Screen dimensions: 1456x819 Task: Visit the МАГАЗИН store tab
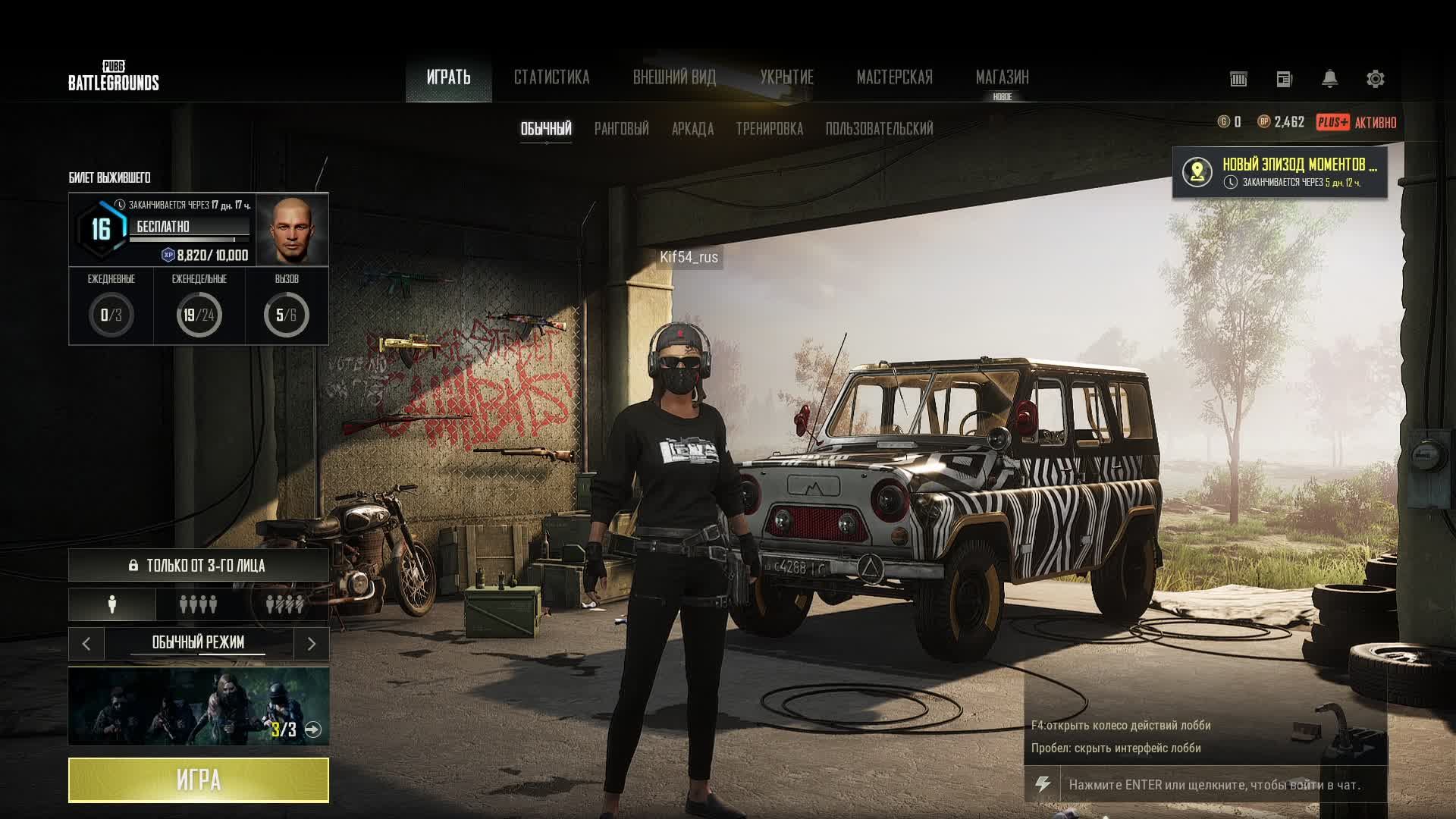pos(1002,77)
